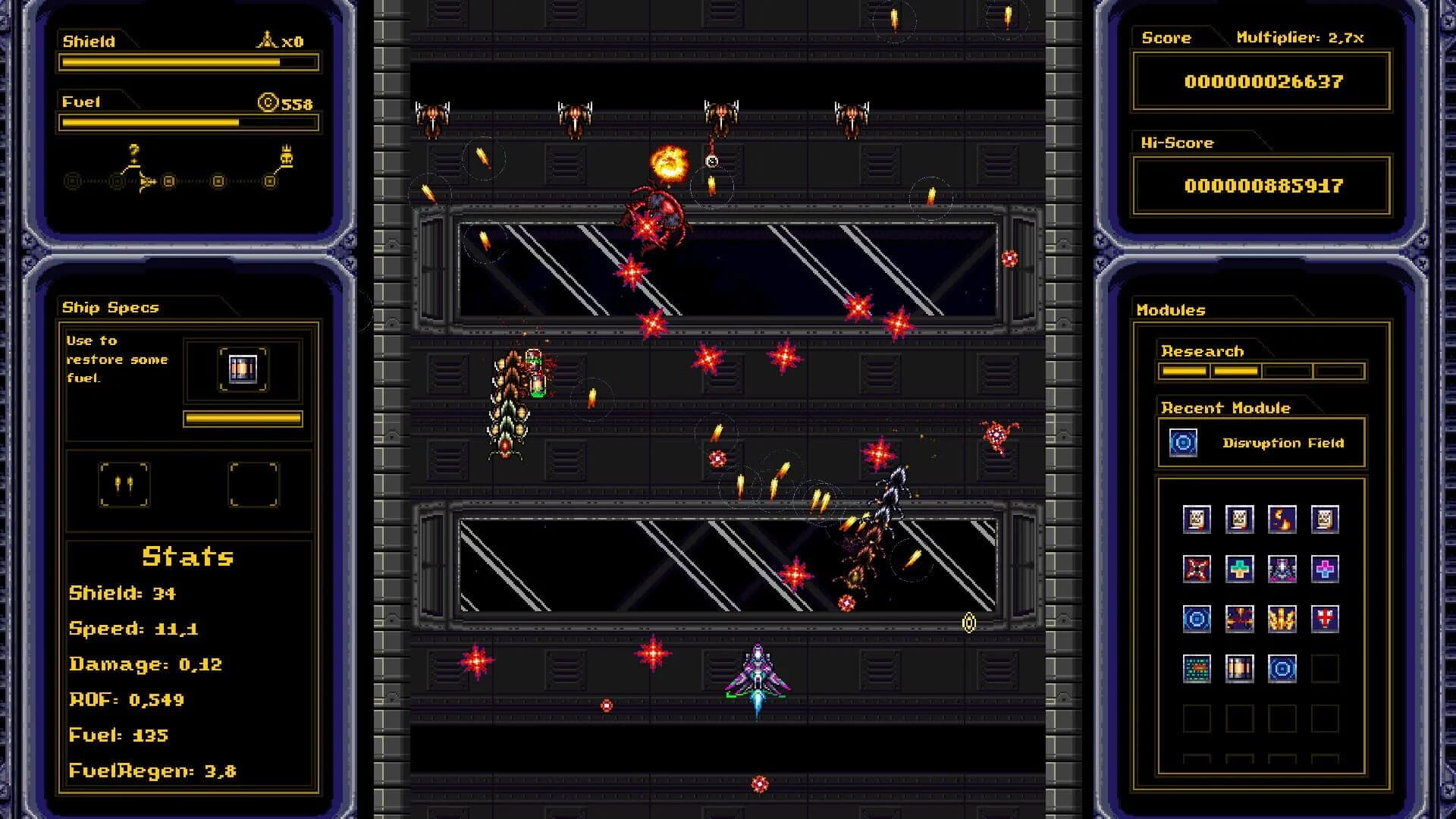
Task: Toggle the dual-bullets weapon slot in Ship Specs
Action: (126, 485)
